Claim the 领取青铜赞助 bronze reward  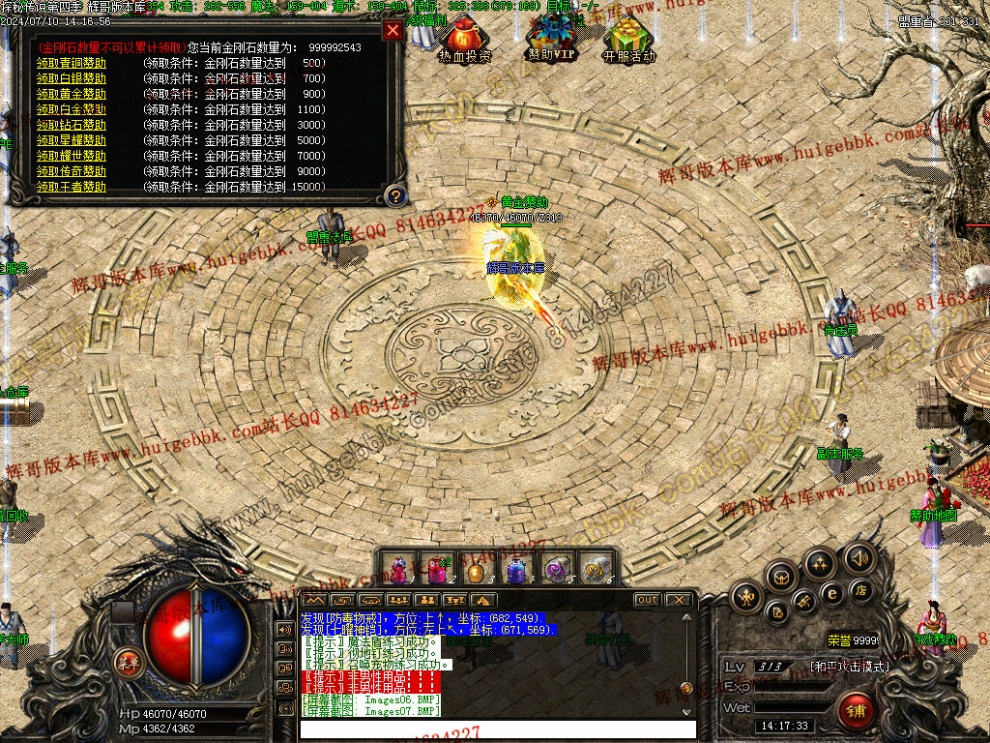[x=71, y=63]
